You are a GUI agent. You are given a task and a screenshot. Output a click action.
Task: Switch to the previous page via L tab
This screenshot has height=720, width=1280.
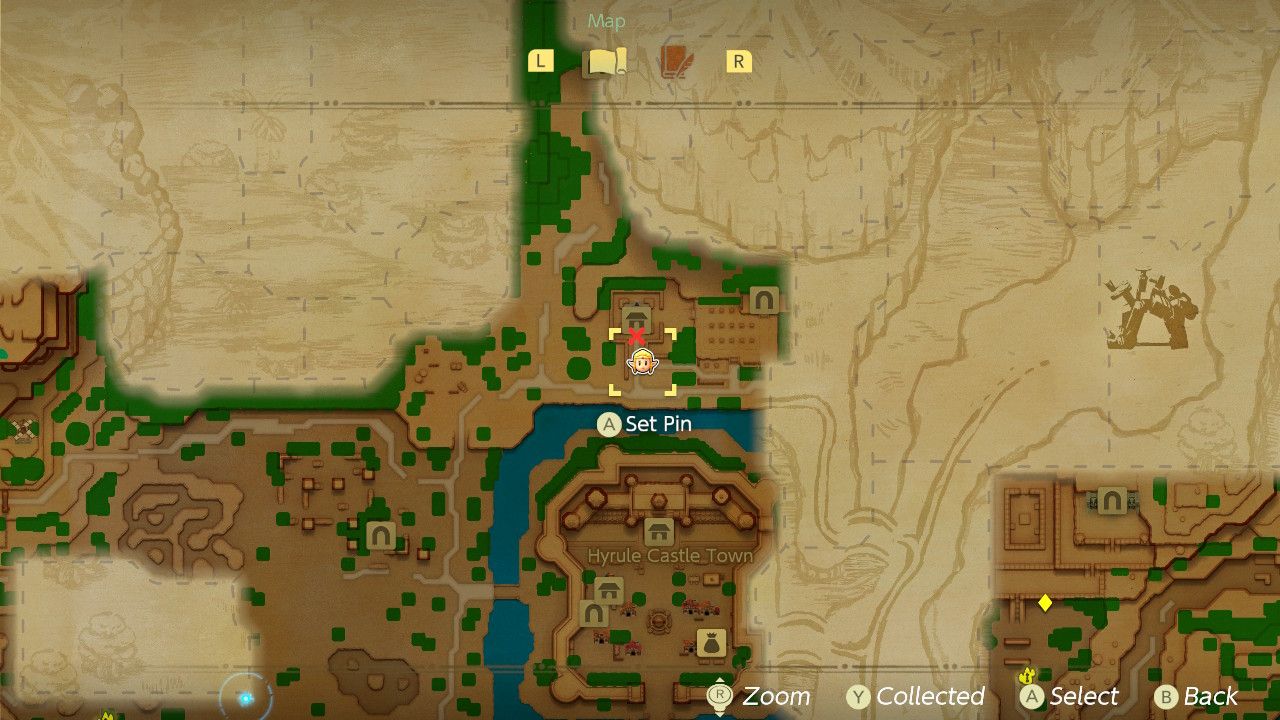pyautogui.click(x=539, y=60)
